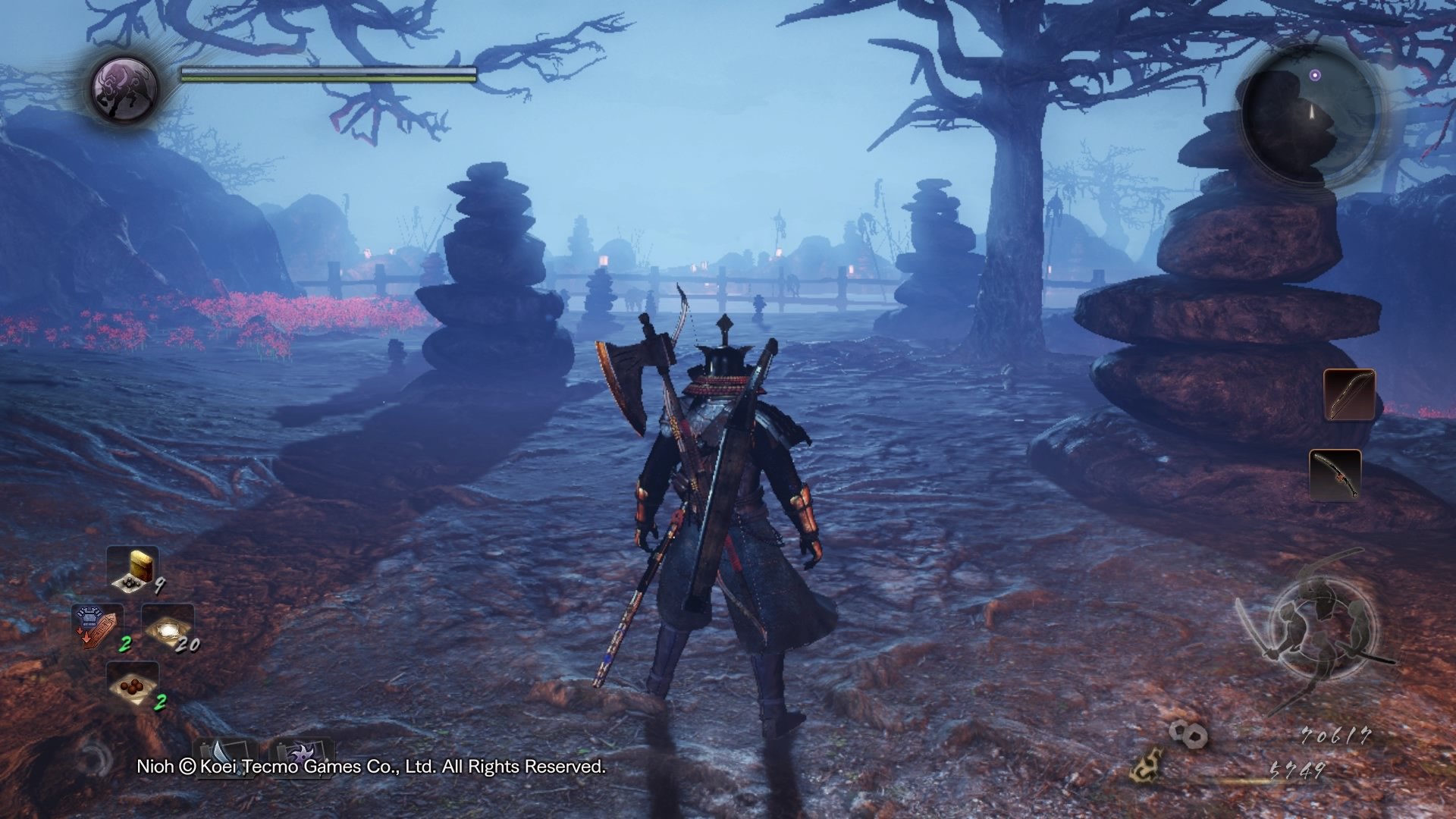Toggle the low attack stance silhouette
This screenshot has width=1456, height=819.
(1357, 626)
